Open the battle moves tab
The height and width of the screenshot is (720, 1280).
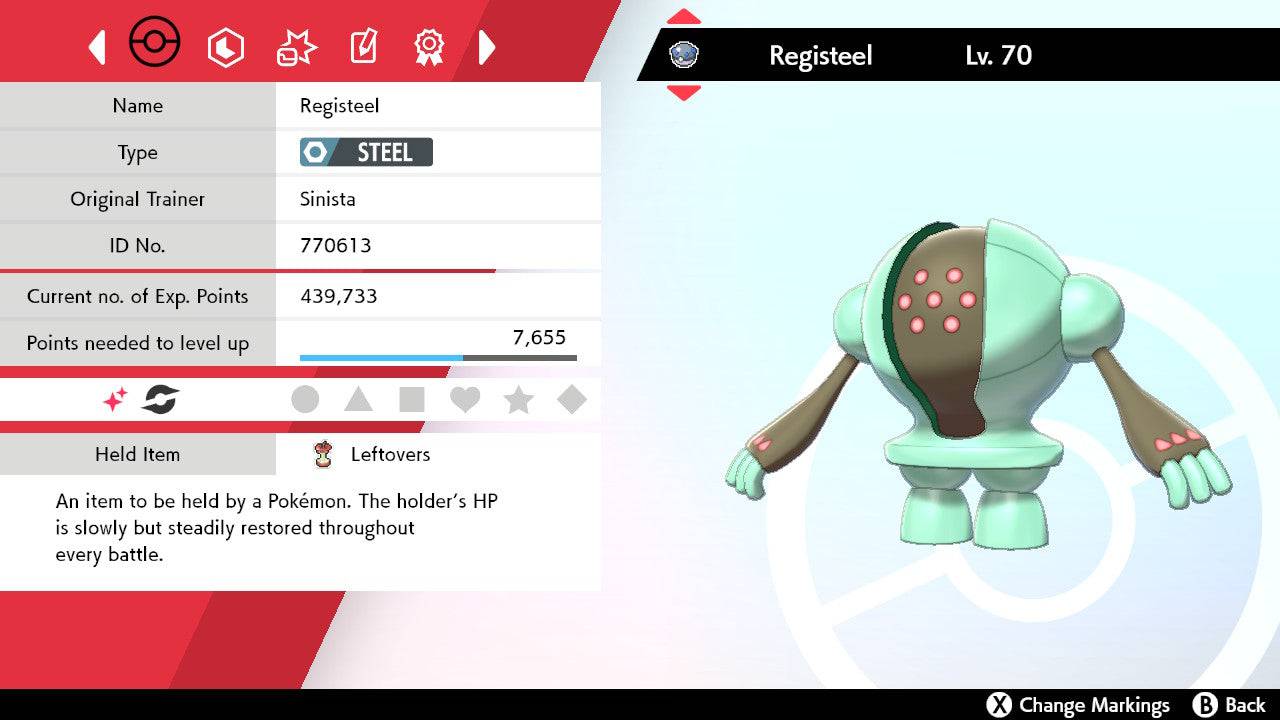[295, 47]
